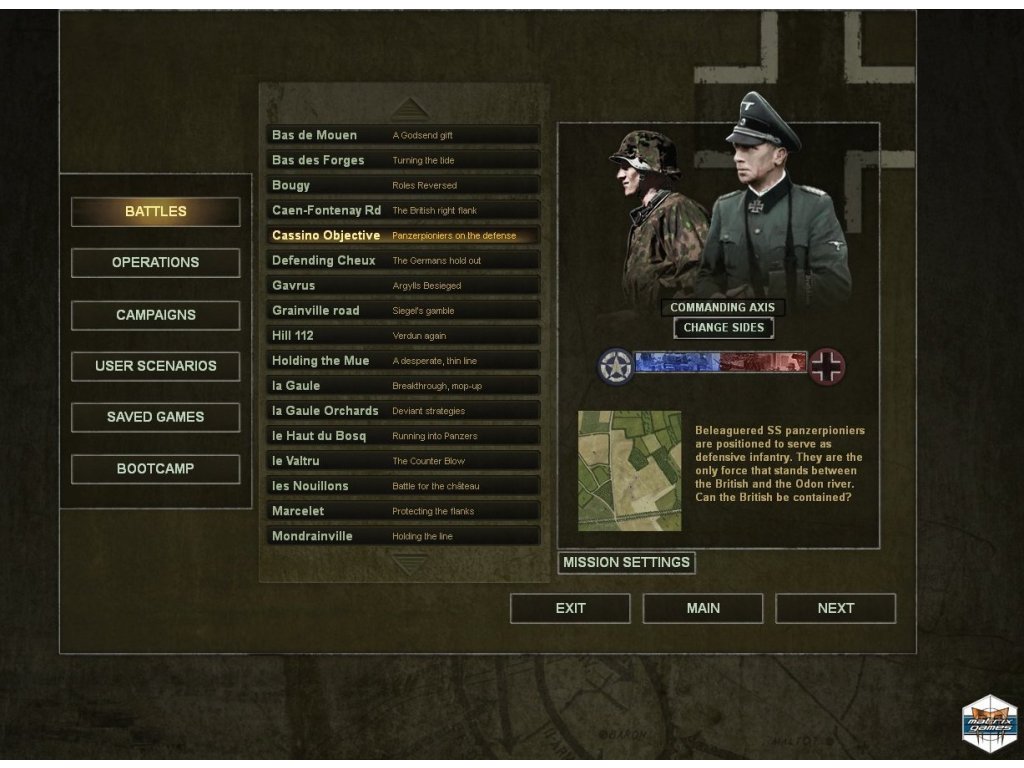Show User Scenarios list

click(155, 366)
